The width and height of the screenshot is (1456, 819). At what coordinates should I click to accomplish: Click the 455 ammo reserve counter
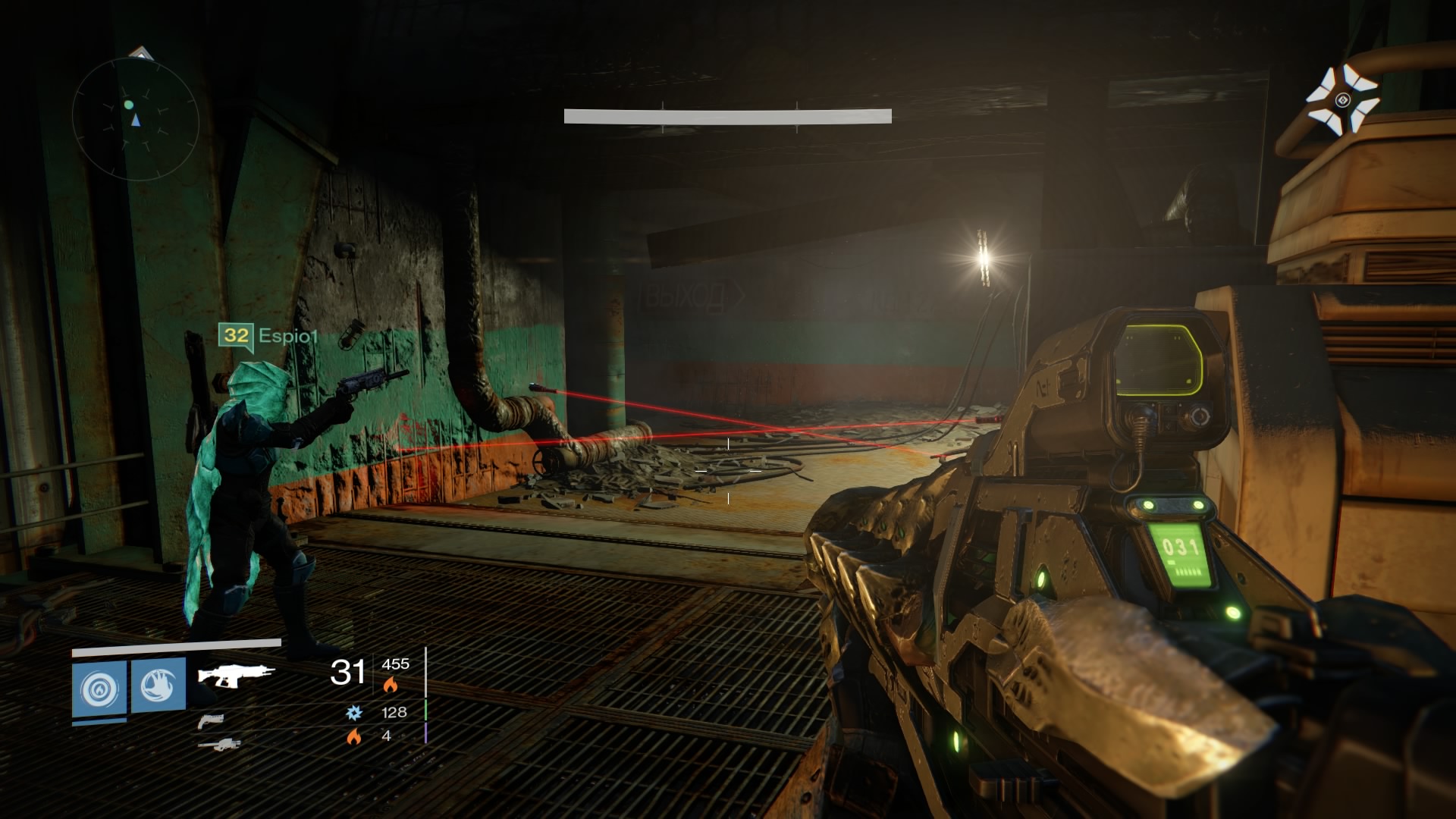pyautogui.click(x=395, y=663)
